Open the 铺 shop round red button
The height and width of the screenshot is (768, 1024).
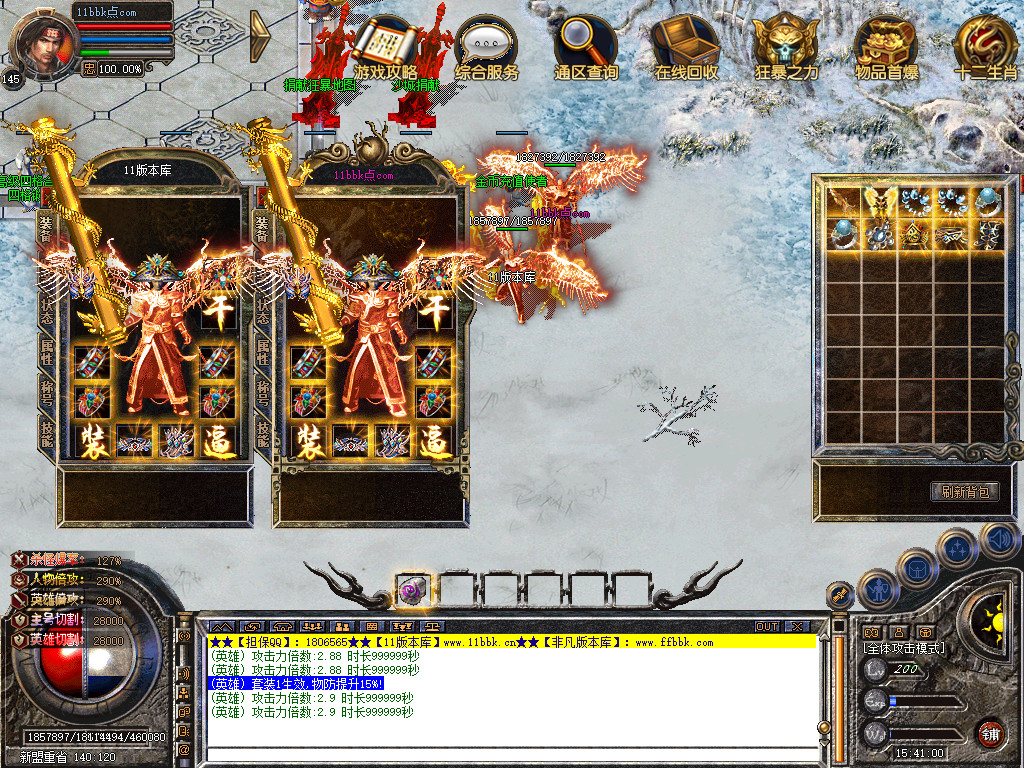coord(990,732)
